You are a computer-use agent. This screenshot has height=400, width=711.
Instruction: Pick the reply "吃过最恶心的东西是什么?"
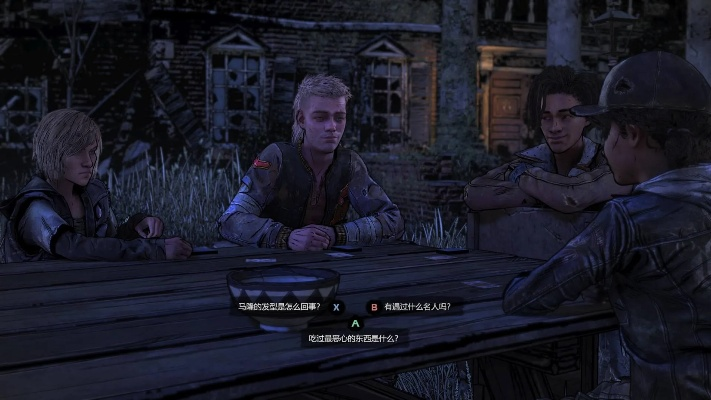point(354,338)
